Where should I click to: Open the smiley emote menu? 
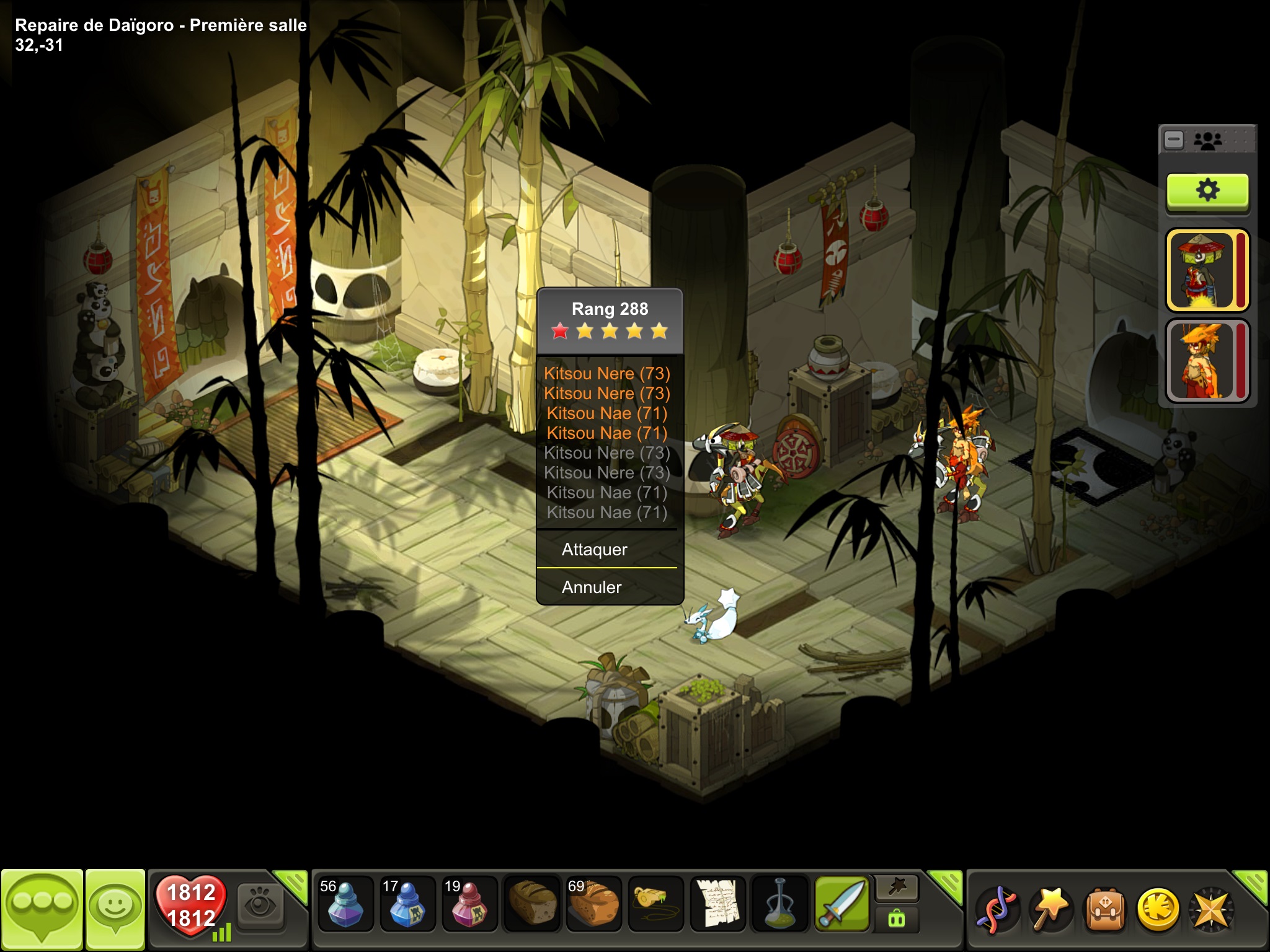(115, 909)
